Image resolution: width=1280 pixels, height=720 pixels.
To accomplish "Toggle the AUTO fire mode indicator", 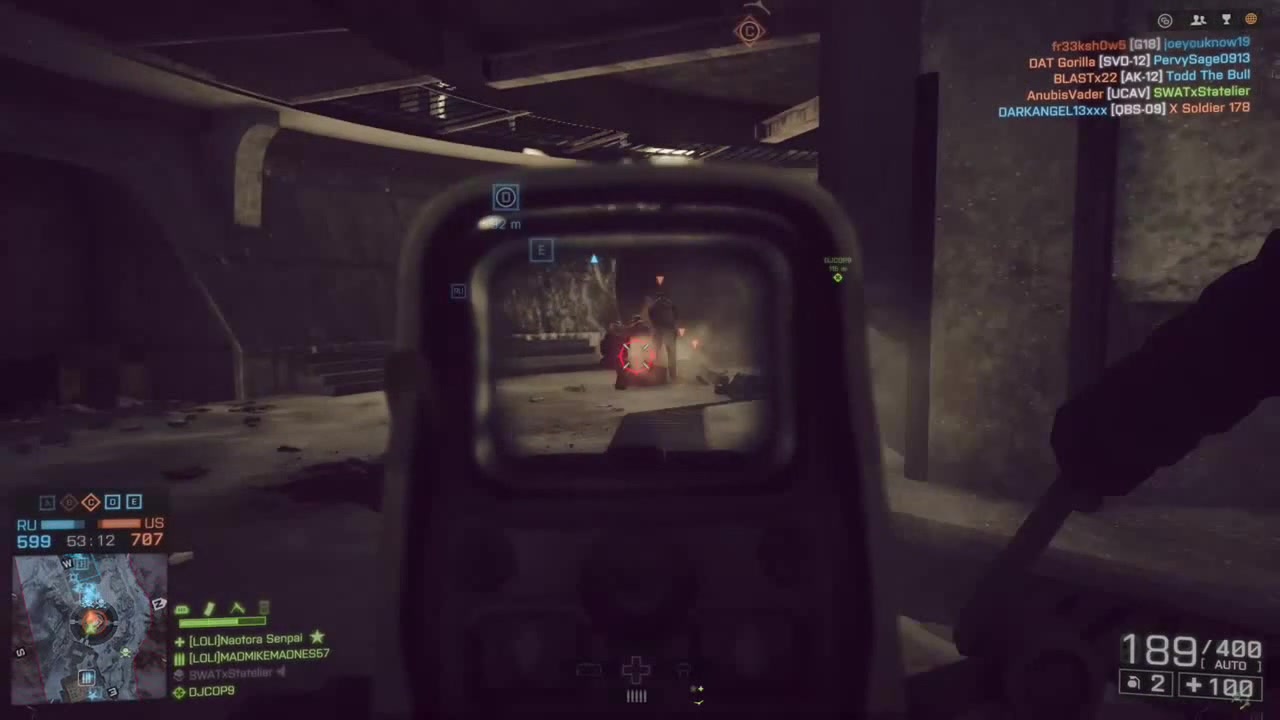I will click(1230, 664).
